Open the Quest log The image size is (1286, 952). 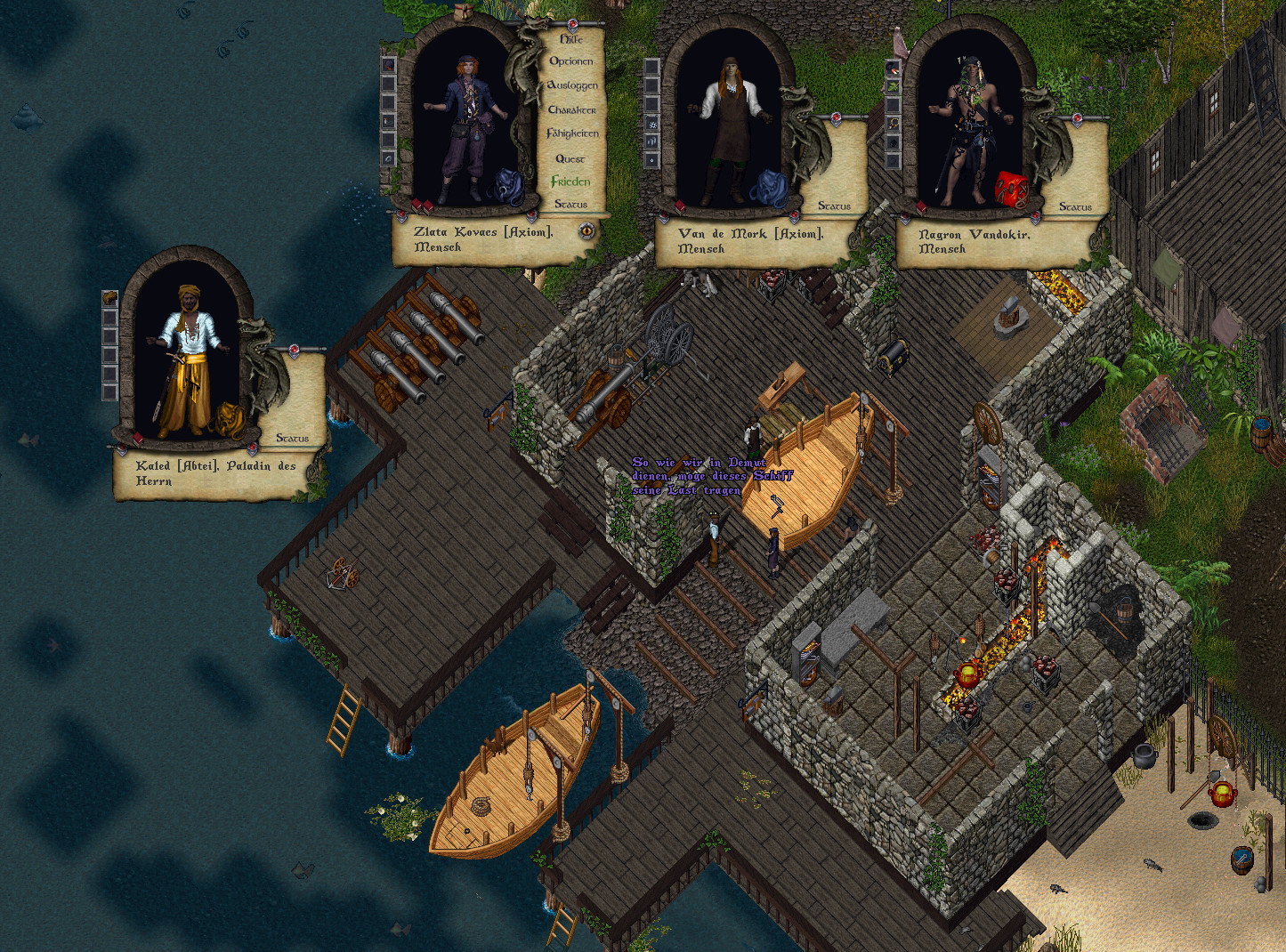[570, 158]
